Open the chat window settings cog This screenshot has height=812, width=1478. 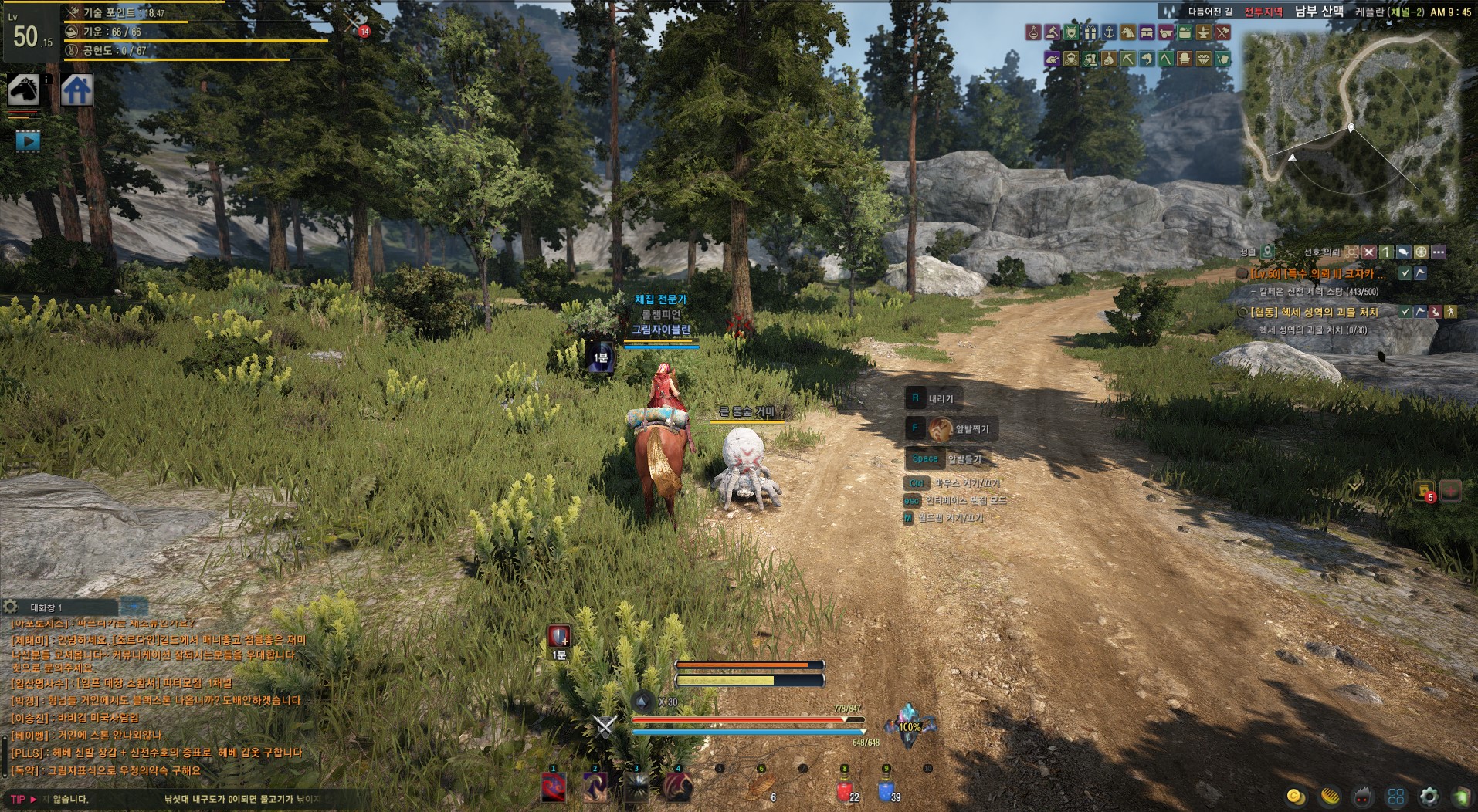pos(10,607)
